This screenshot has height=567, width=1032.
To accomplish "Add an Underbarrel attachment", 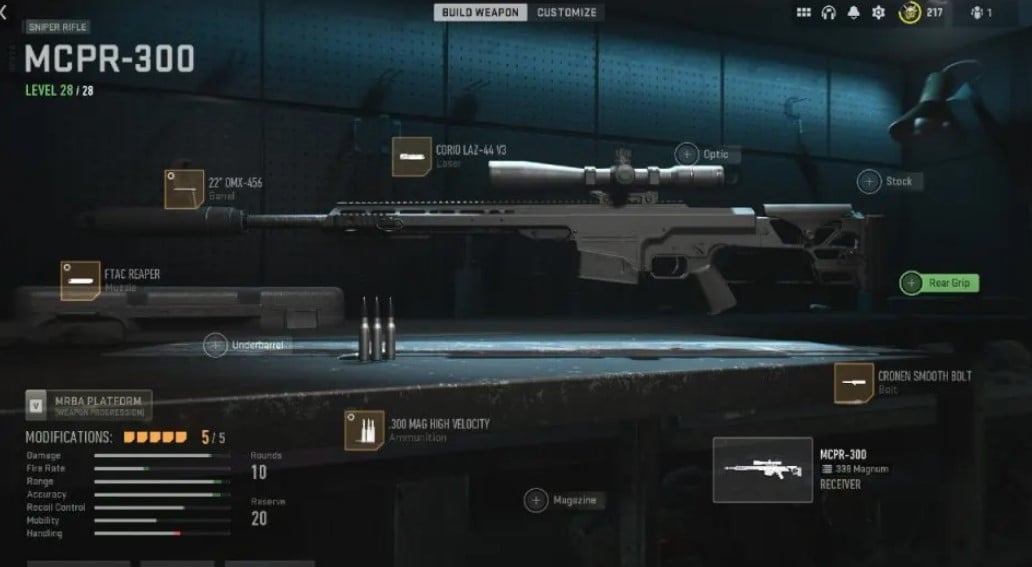I will tap(216, 345).
